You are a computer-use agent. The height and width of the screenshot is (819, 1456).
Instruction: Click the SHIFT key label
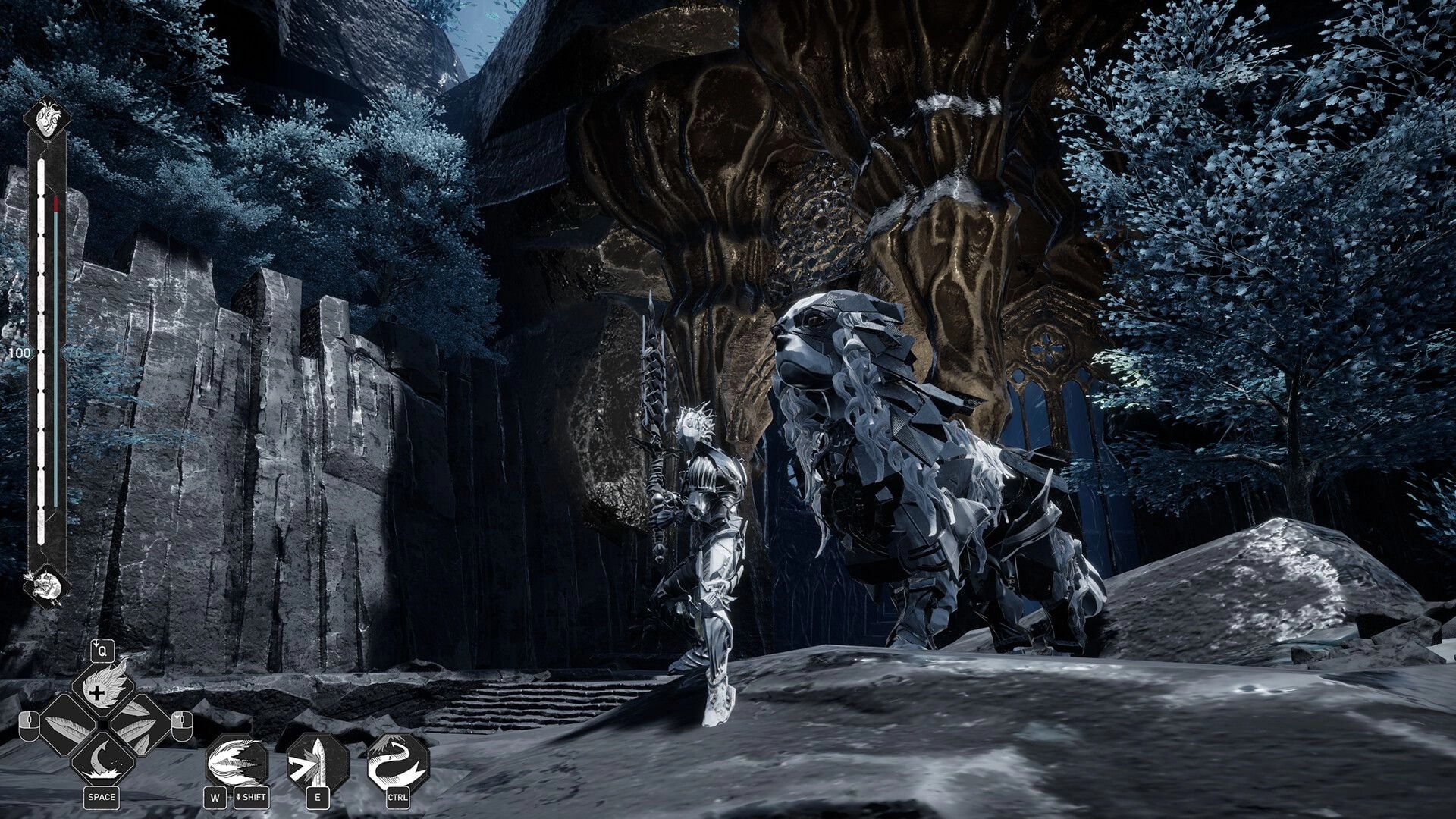click(x=251, y=798)
